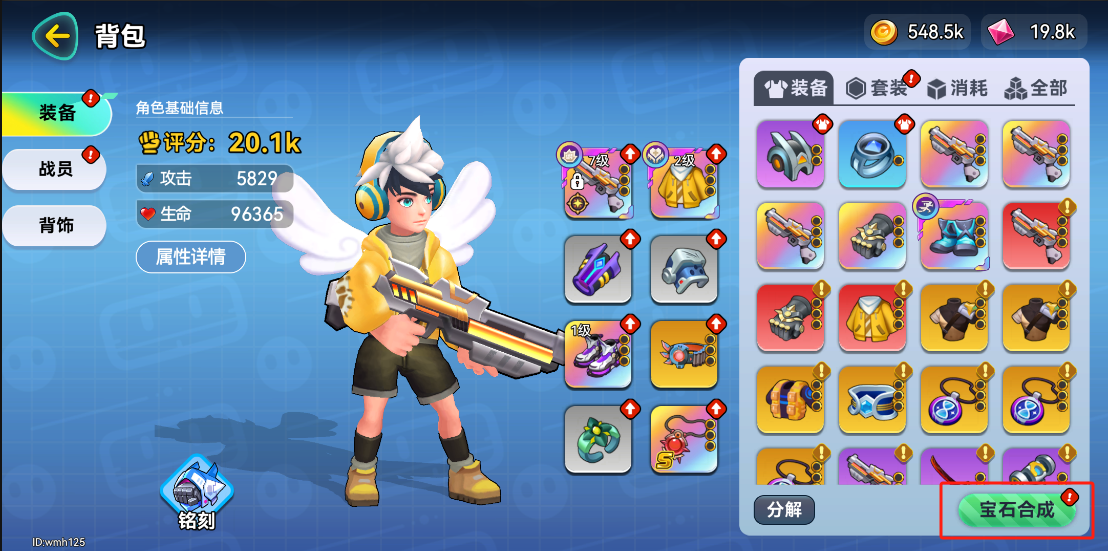This screenshot has height=551, width=1108.
Task: Switch to the 战员 side tab
Action: coord(56,169)
